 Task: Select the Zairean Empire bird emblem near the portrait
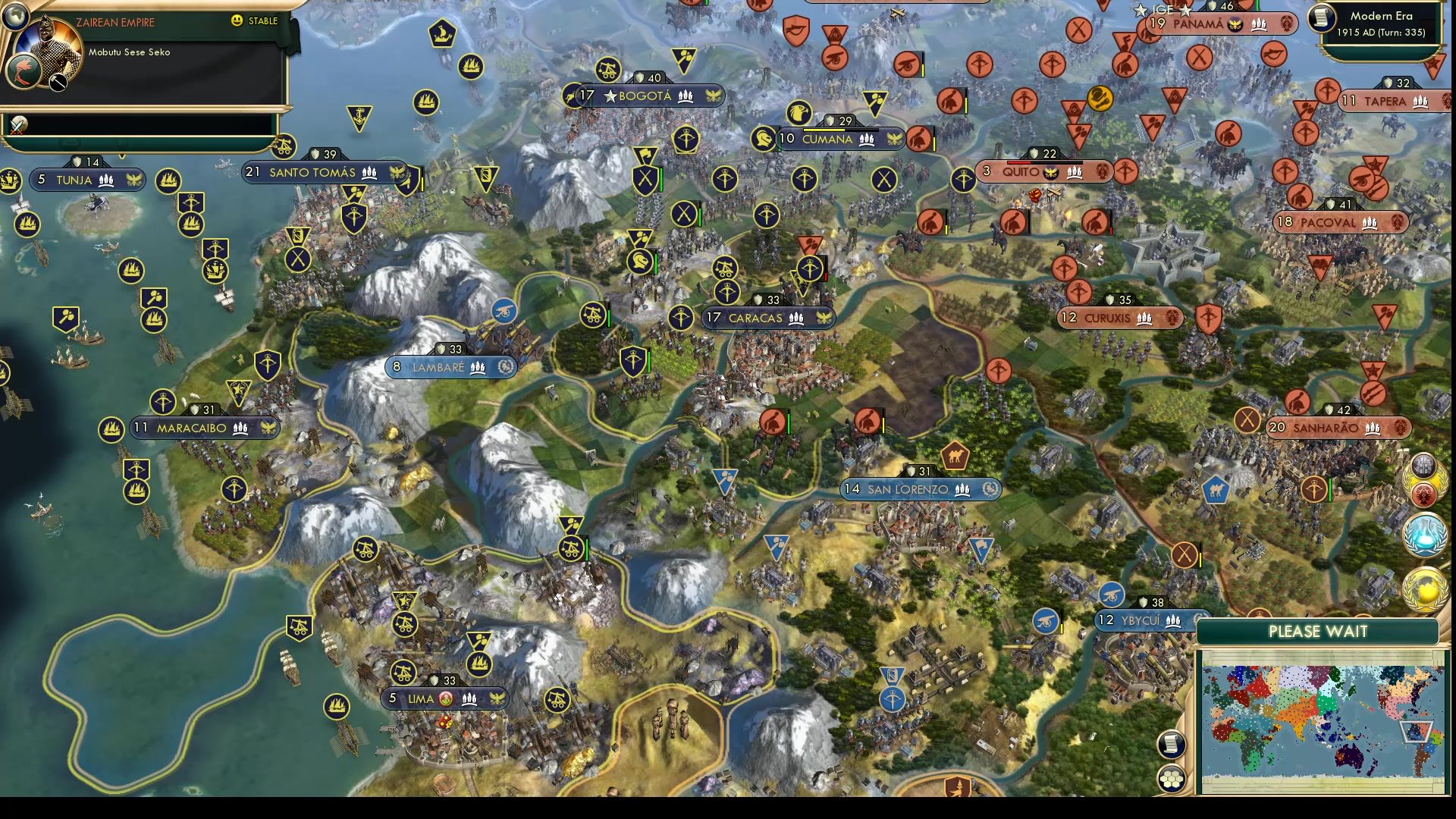point(24,72)
